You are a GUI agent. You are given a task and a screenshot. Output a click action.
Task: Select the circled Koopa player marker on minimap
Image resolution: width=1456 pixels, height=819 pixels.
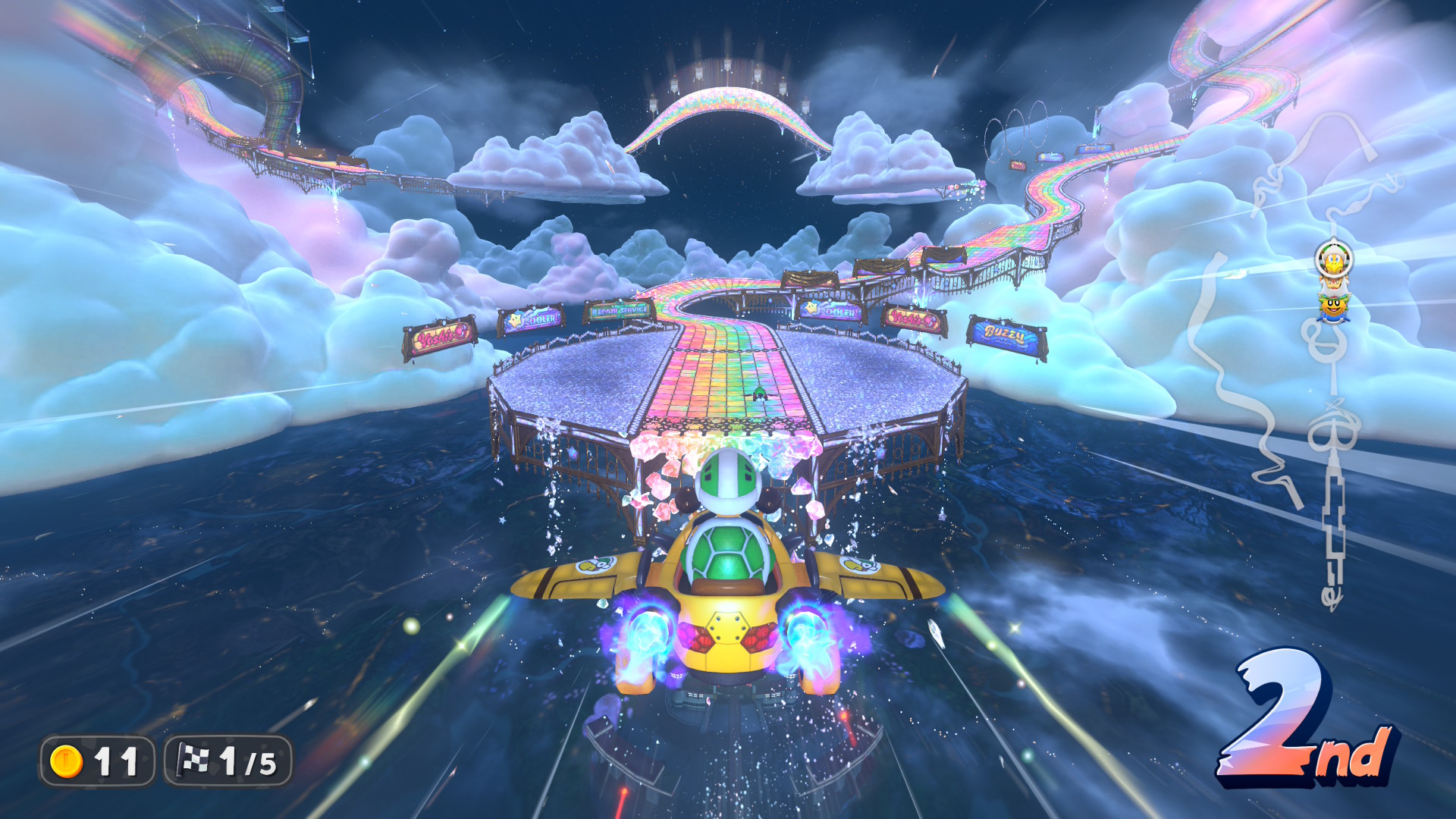pos(1333,259)
